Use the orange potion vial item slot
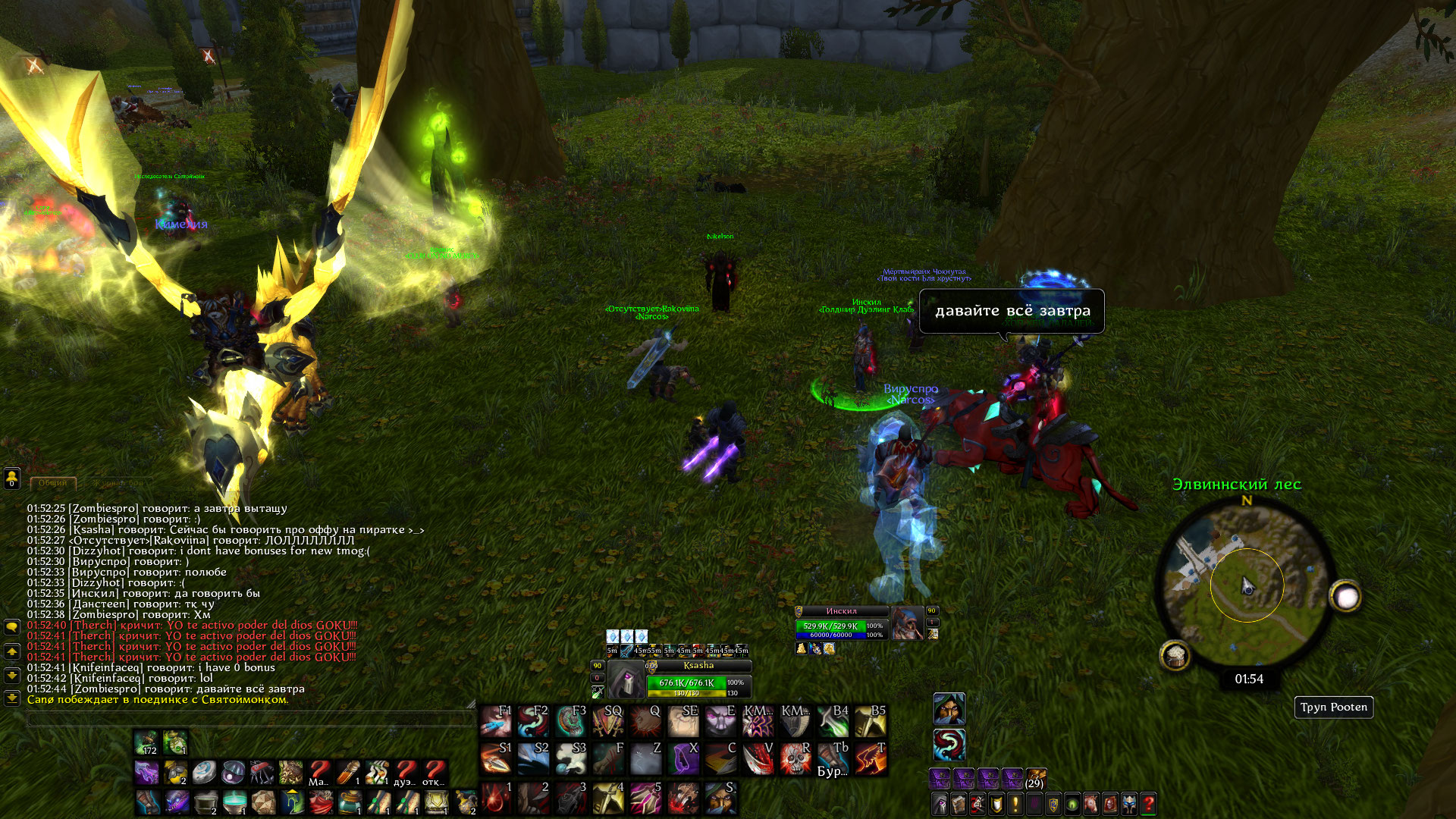 click(348, 773)
